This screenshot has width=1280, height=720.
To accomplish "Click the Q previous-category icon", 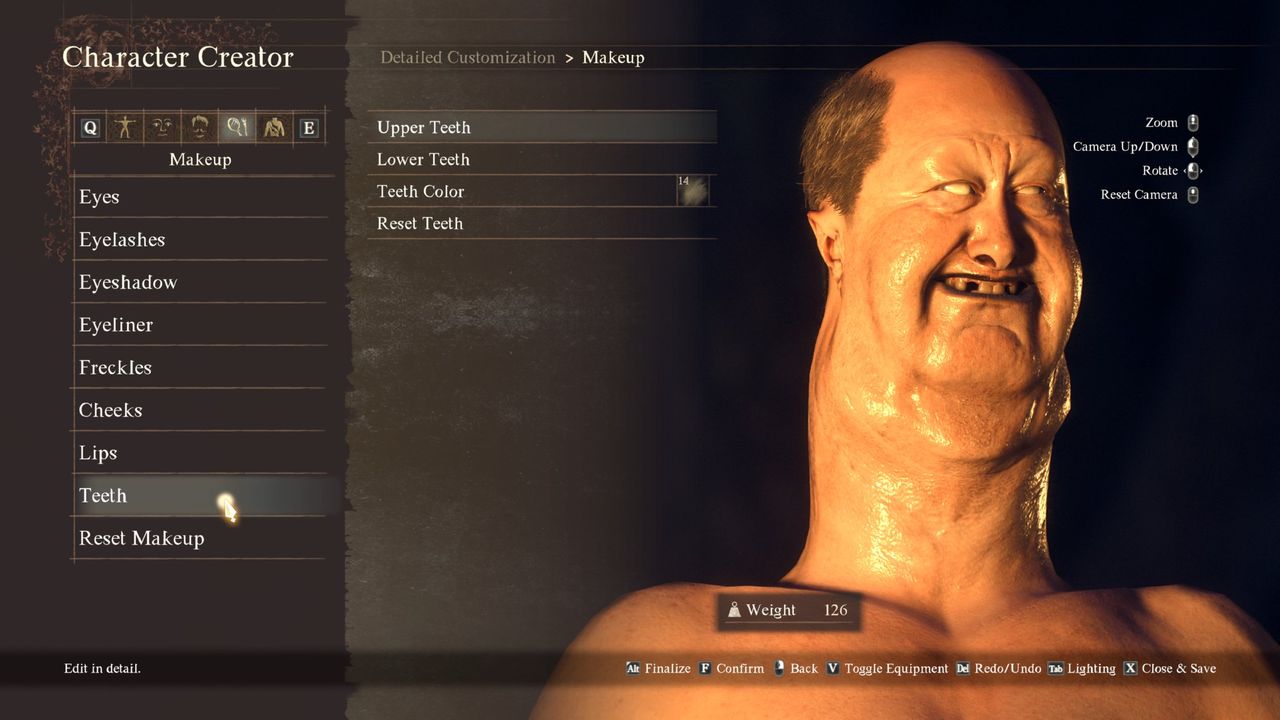I will [x=91, y=127].
